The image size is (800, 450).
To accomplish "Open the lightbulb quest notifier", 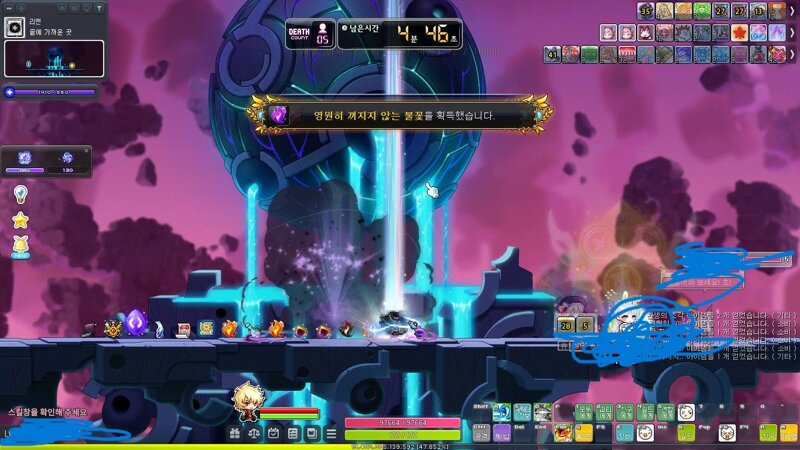I will coord(20,194).
